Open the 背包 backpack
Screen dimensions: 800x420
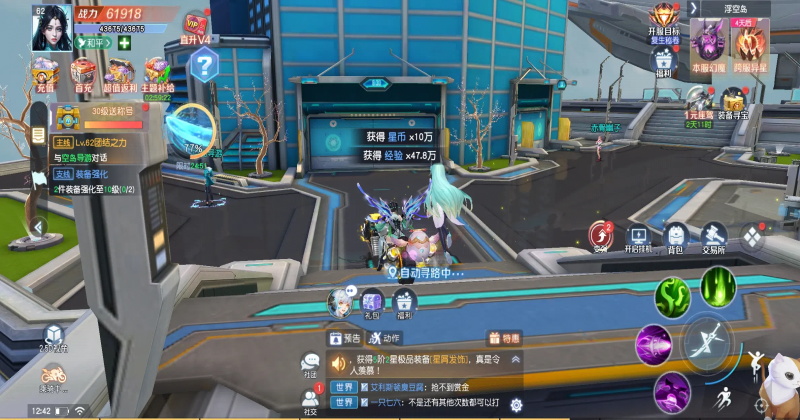click(x=676, y=238)
